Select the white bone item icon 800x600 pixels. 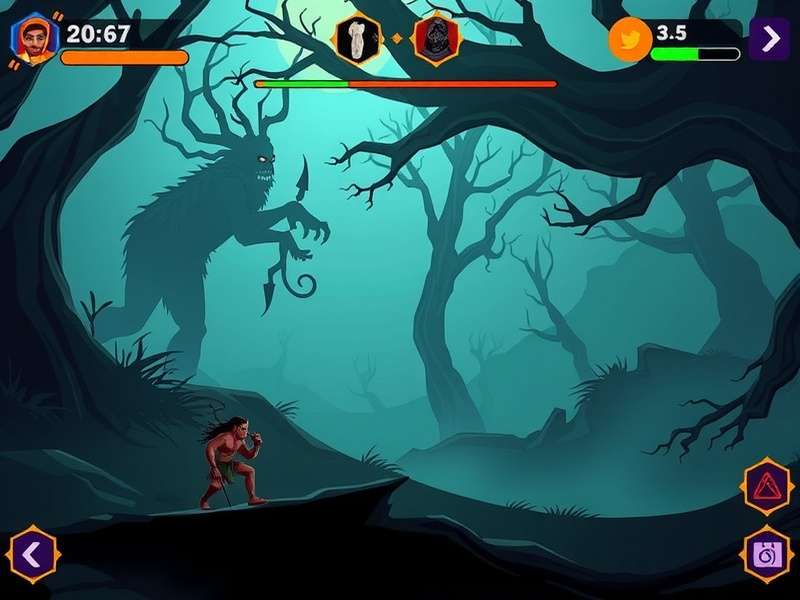(x=356, y=38)
